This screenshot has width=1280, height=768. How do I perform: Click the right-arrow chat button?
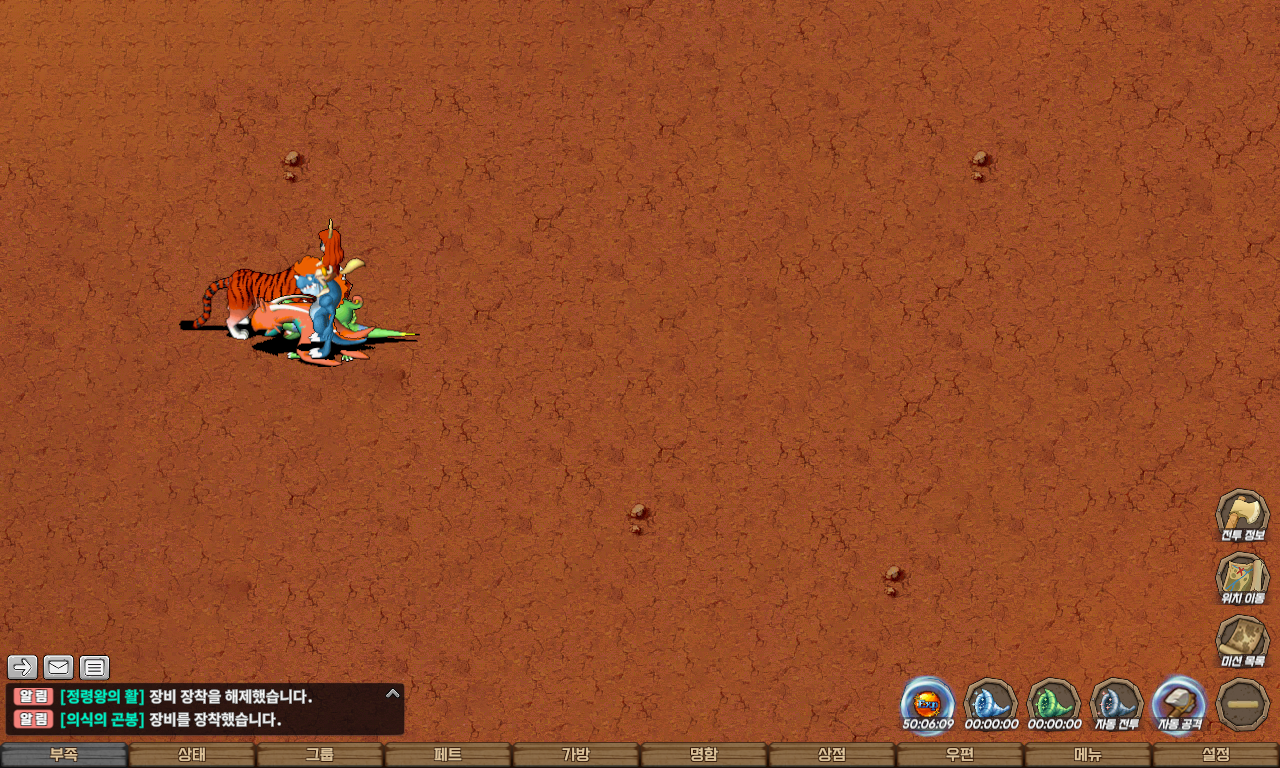click(x=23, y=667)
